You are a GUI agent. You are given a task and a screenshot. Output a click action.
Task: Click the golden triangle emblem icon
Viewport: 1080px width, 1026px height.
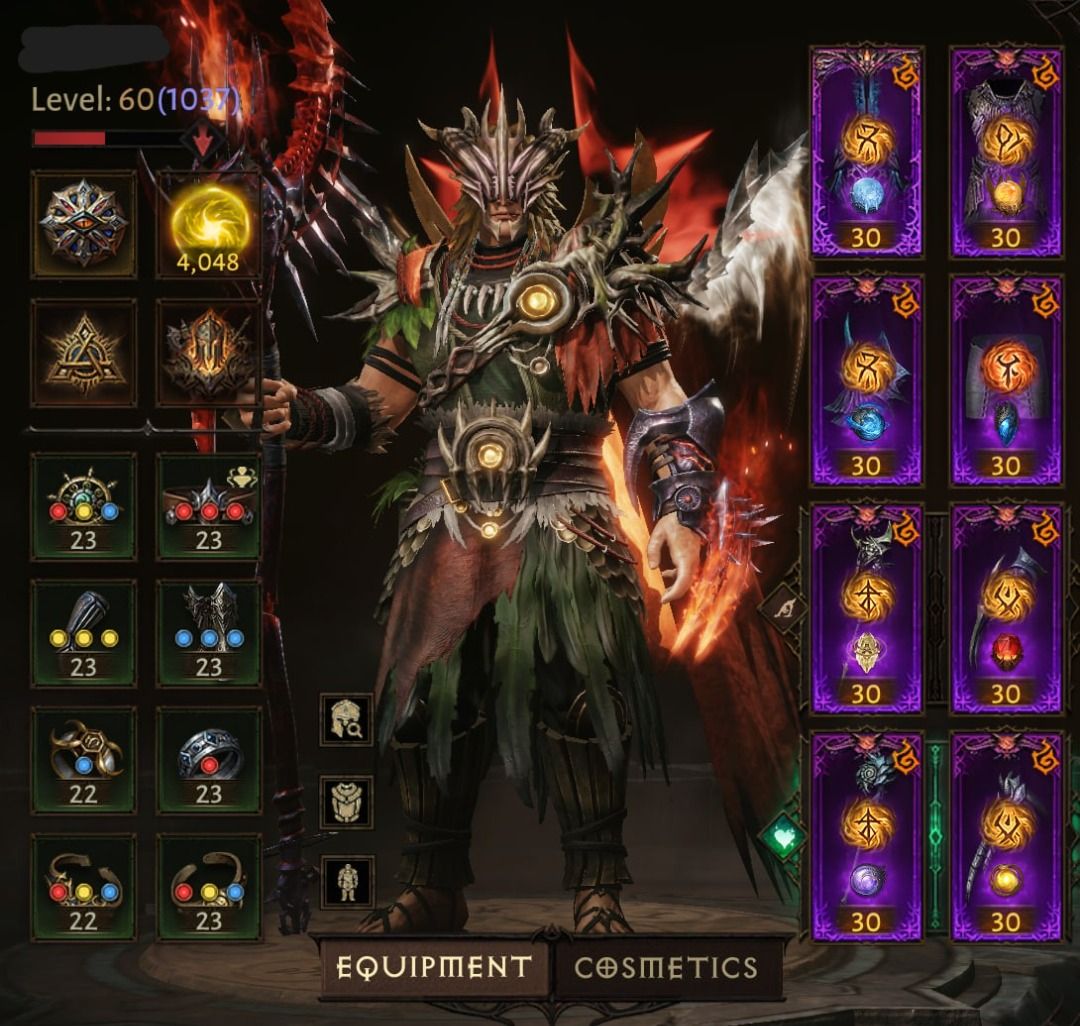click(x=84, y=353)
